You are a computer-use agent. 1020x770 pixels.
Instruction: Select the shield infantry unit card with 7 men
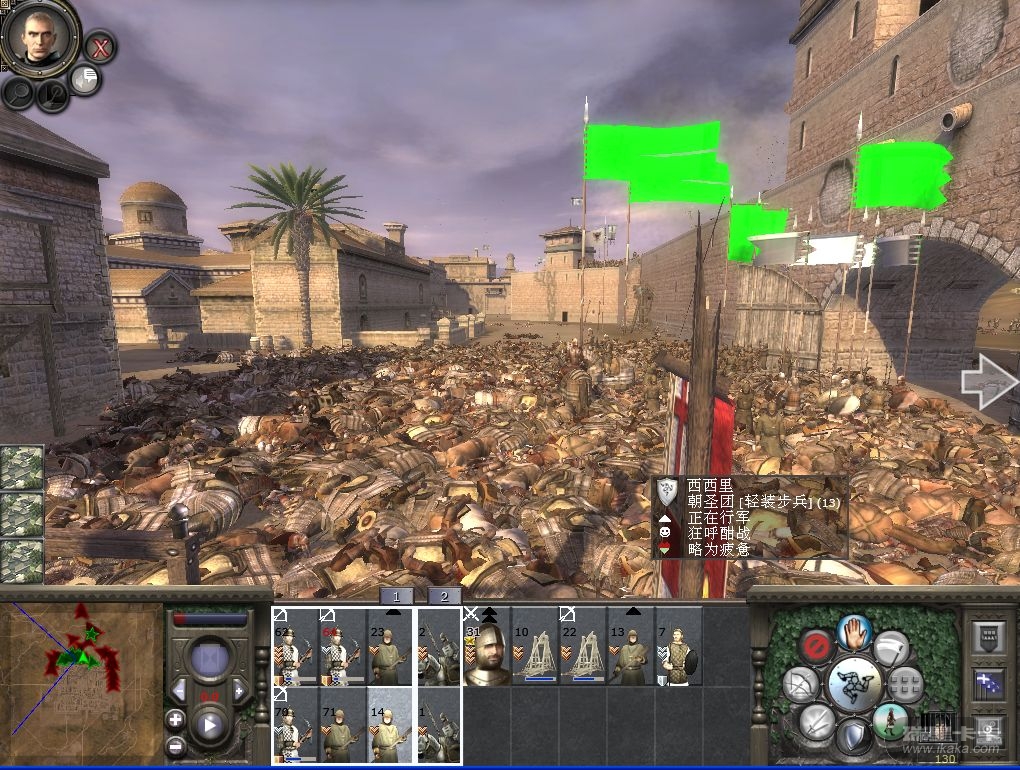[x=678, y=646]
